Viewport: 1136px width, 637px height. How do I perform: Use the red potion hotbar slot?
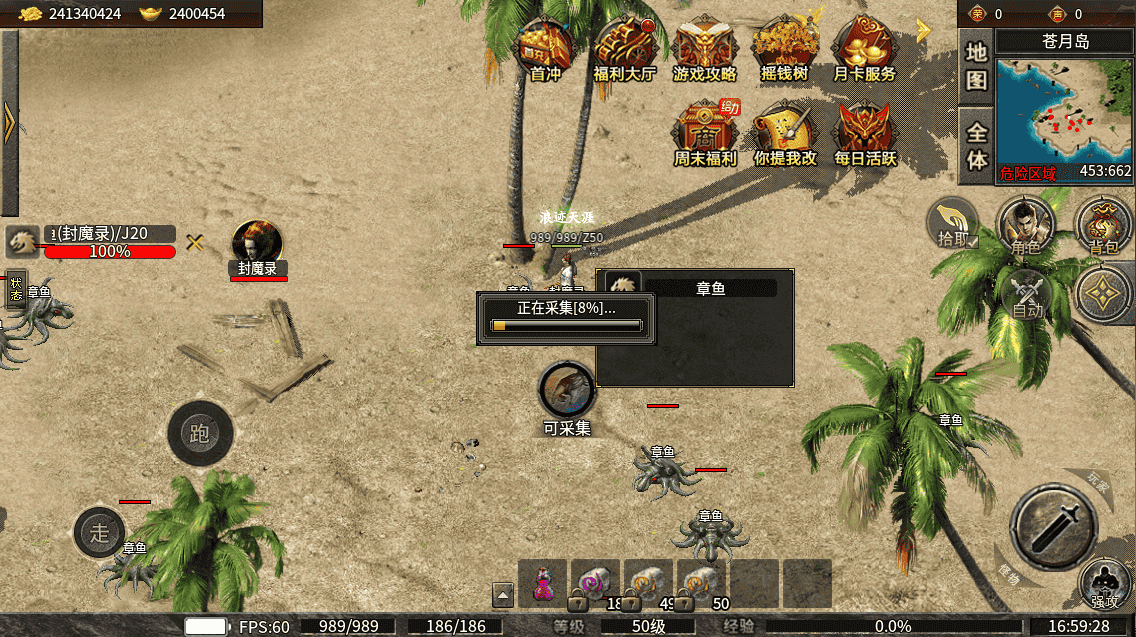click(543, 584)
